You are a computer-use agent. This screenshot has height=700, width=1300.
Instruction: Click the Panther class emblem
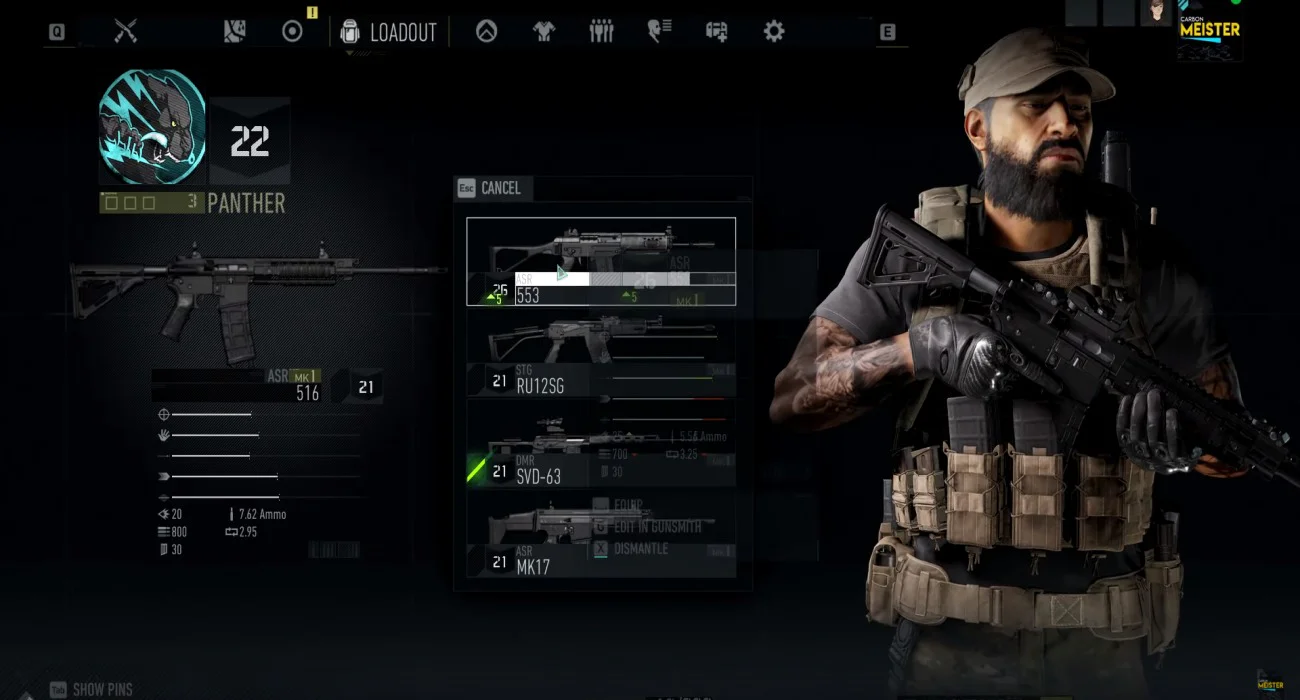(152, 127)
